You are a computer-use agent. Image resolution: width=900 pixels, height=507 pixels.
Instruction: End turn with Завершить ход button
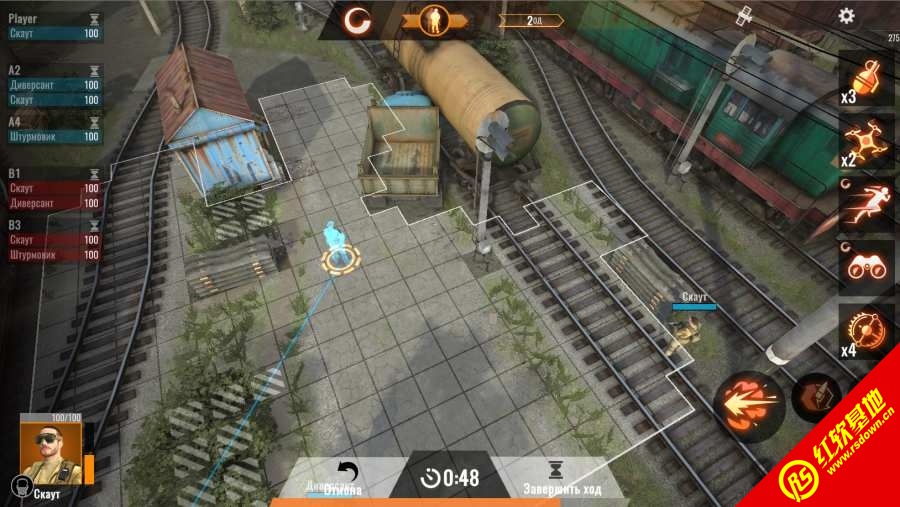(x=560, y=478)
